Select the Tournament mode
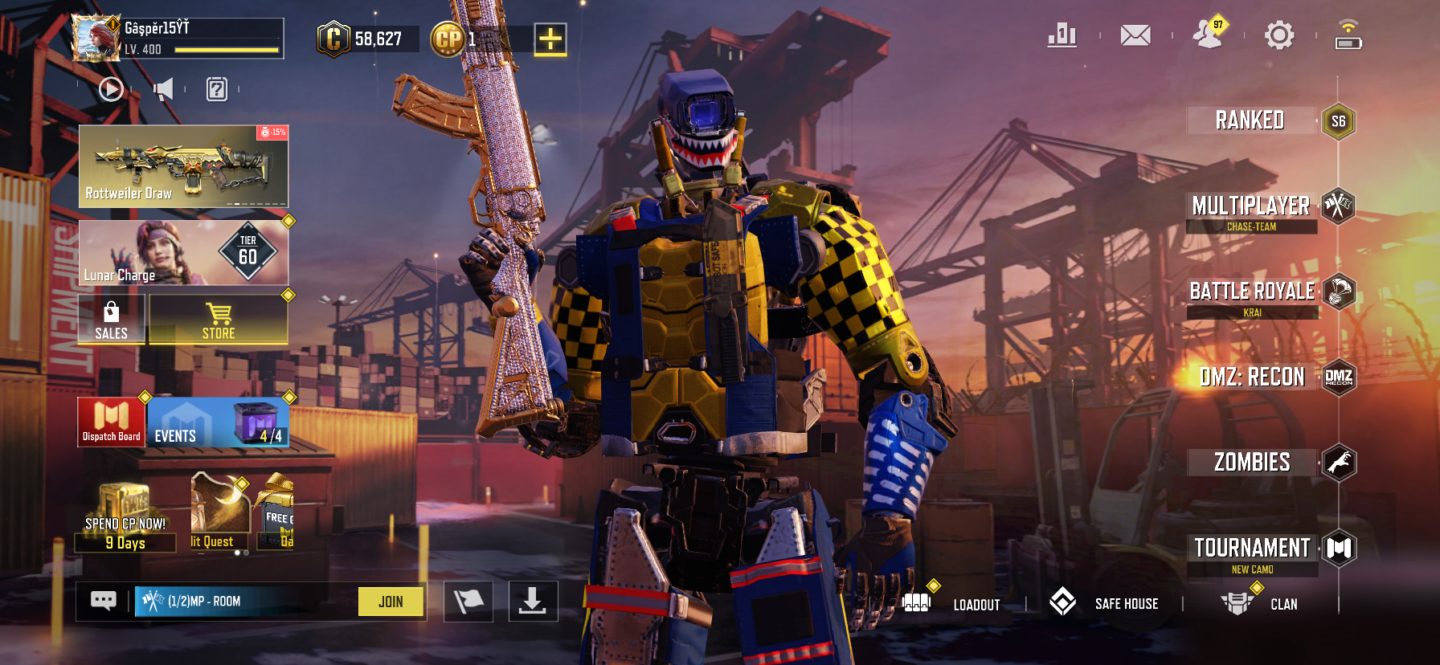Image resolution: width=1440 pixels, height=665 pixels. (x=1252, y=548)
